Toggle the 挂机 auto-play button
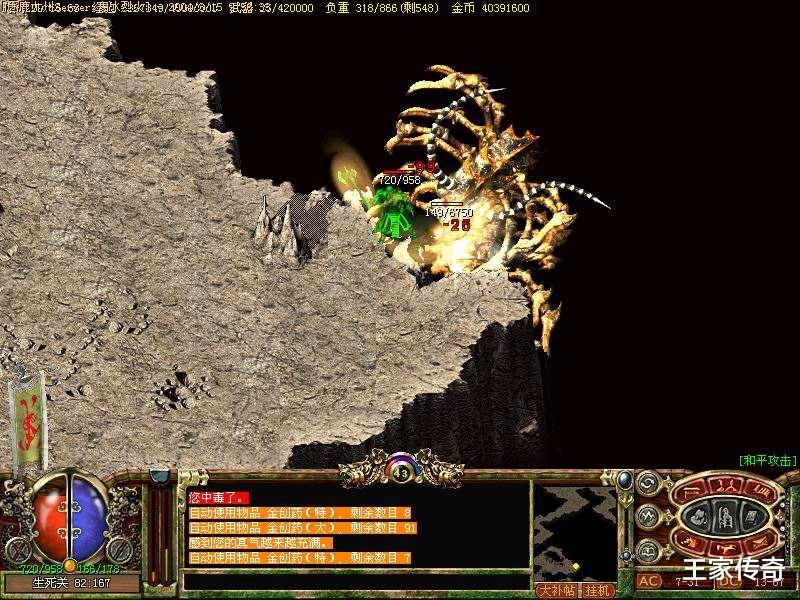Screen dimensions: 800x600 597,590
